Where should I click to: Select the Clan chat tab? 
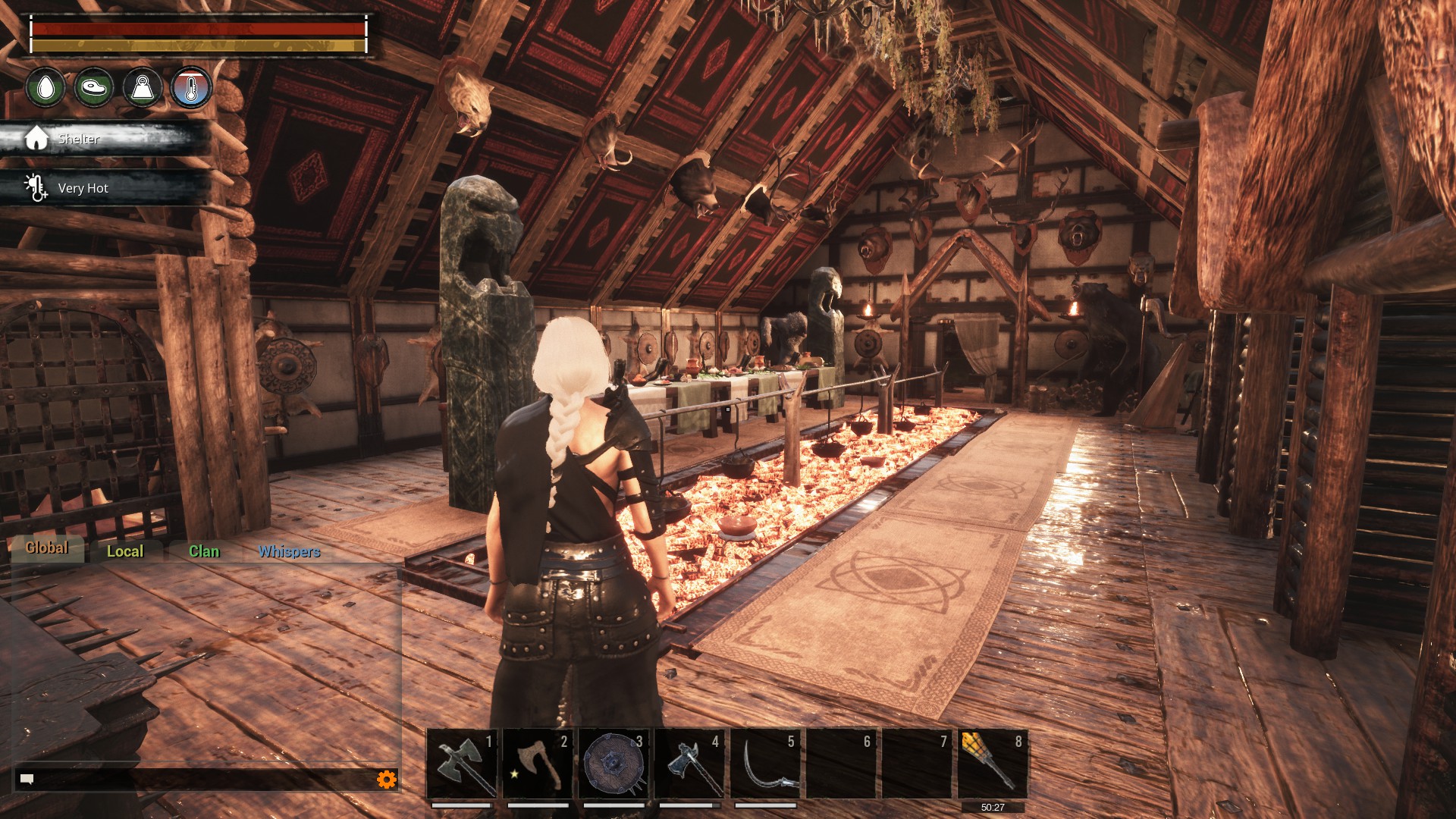coord(204,551)
